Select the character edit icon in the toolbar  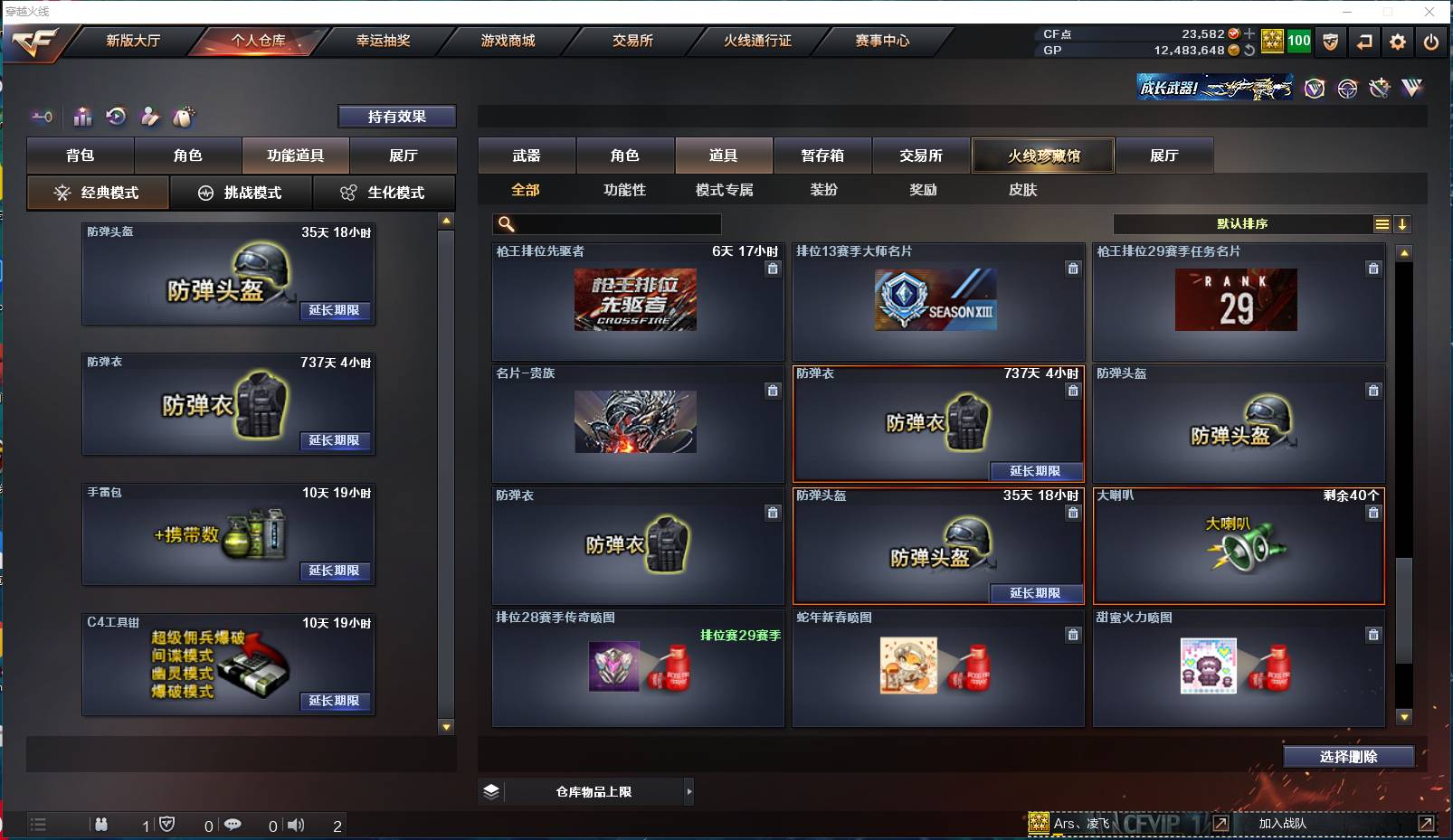pyautogui.click(x=149, y=116)
